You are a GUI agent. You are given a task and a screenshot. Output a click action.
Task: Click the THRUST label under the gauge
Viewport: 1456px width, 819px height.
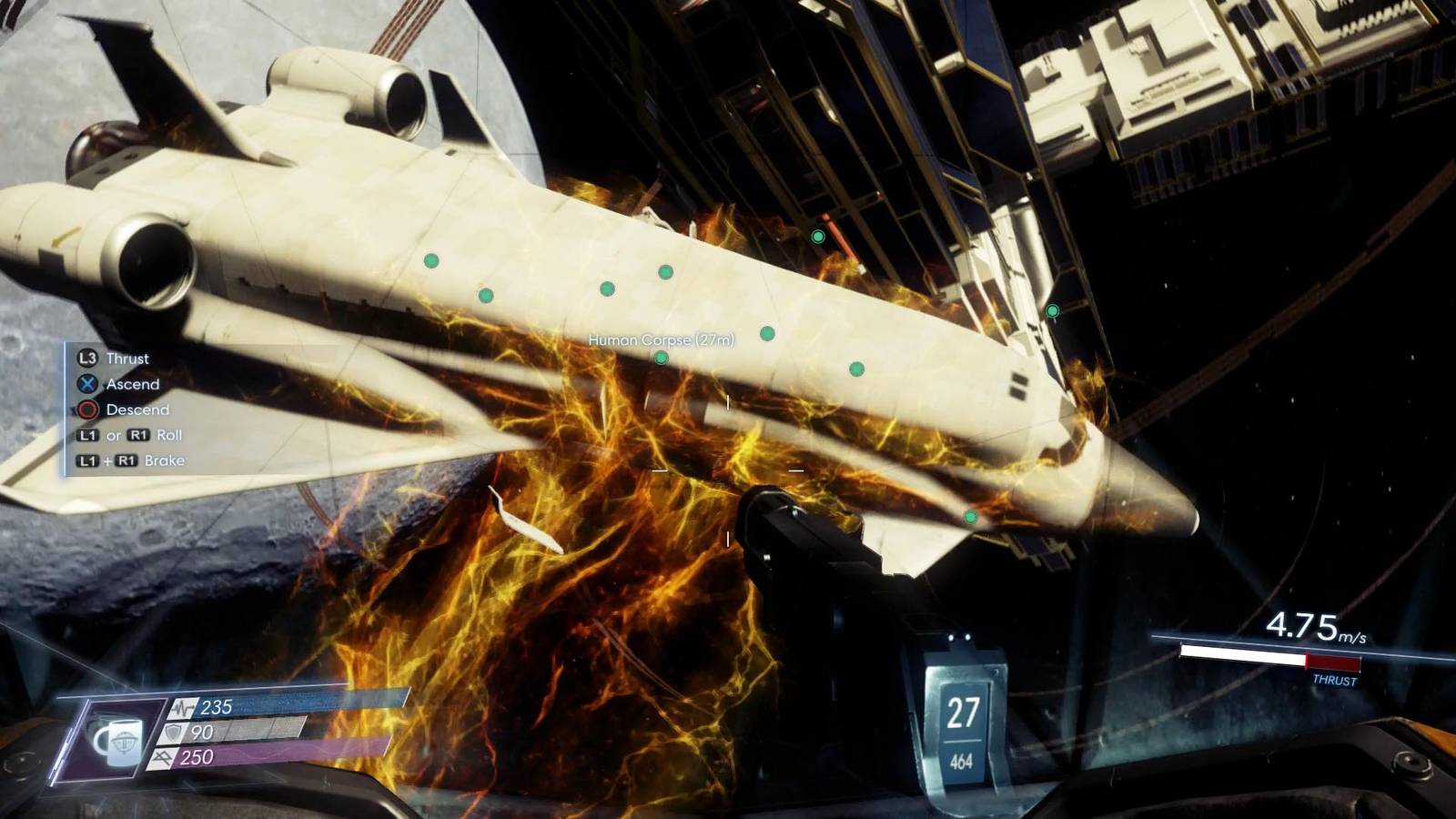click(x=1334, y=678)
